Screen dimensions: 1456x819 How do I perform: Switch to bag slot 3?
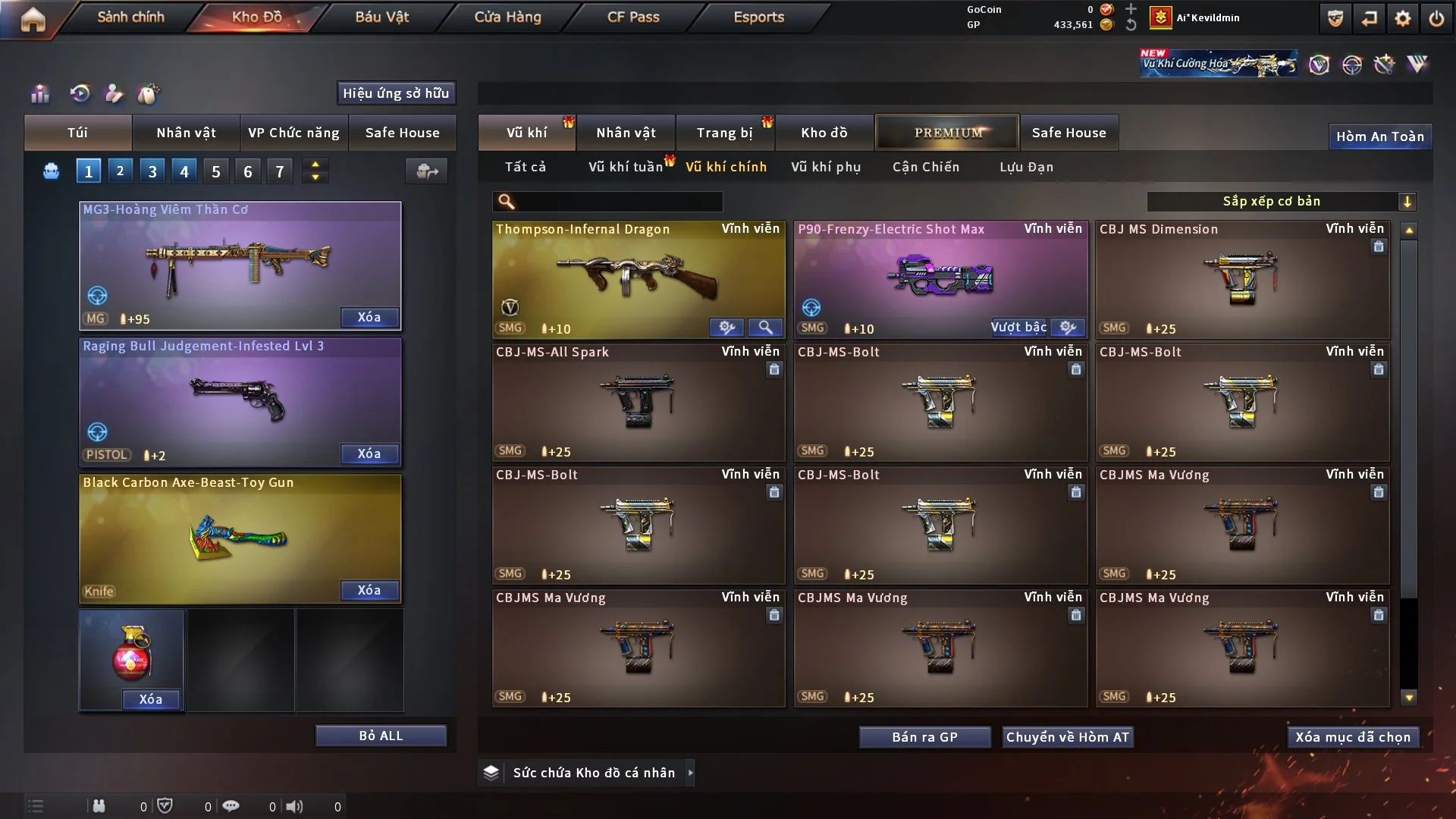click(x=152, y=171)
